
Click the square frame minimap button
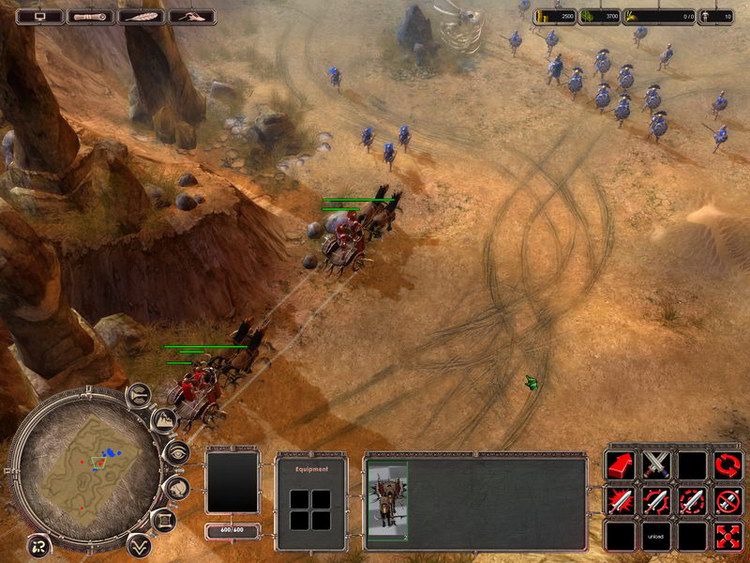pyautogui.click(x=163, y=521)
